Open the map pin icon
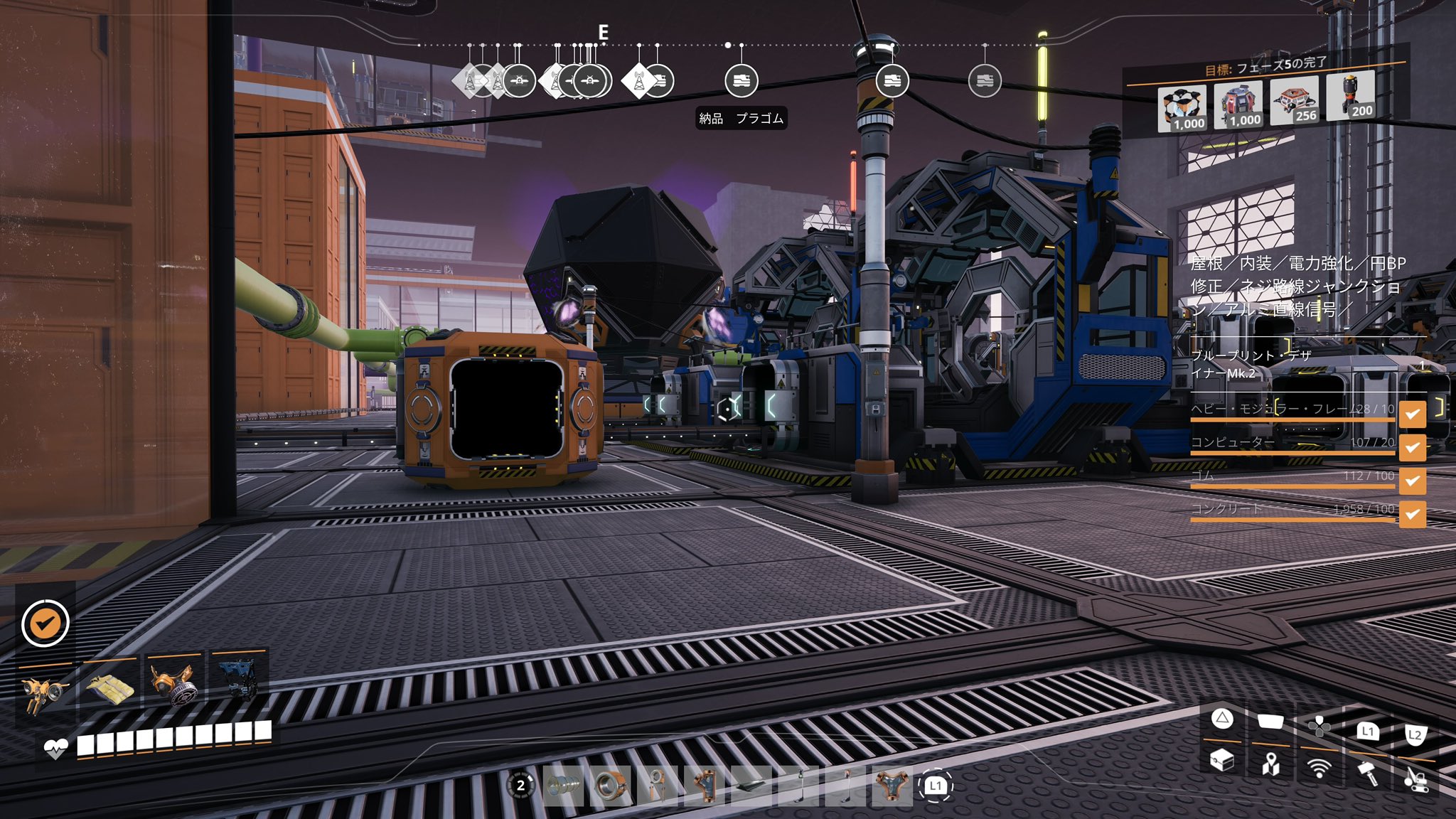The image size is (1456, 819). click(x=1270, y=764)
